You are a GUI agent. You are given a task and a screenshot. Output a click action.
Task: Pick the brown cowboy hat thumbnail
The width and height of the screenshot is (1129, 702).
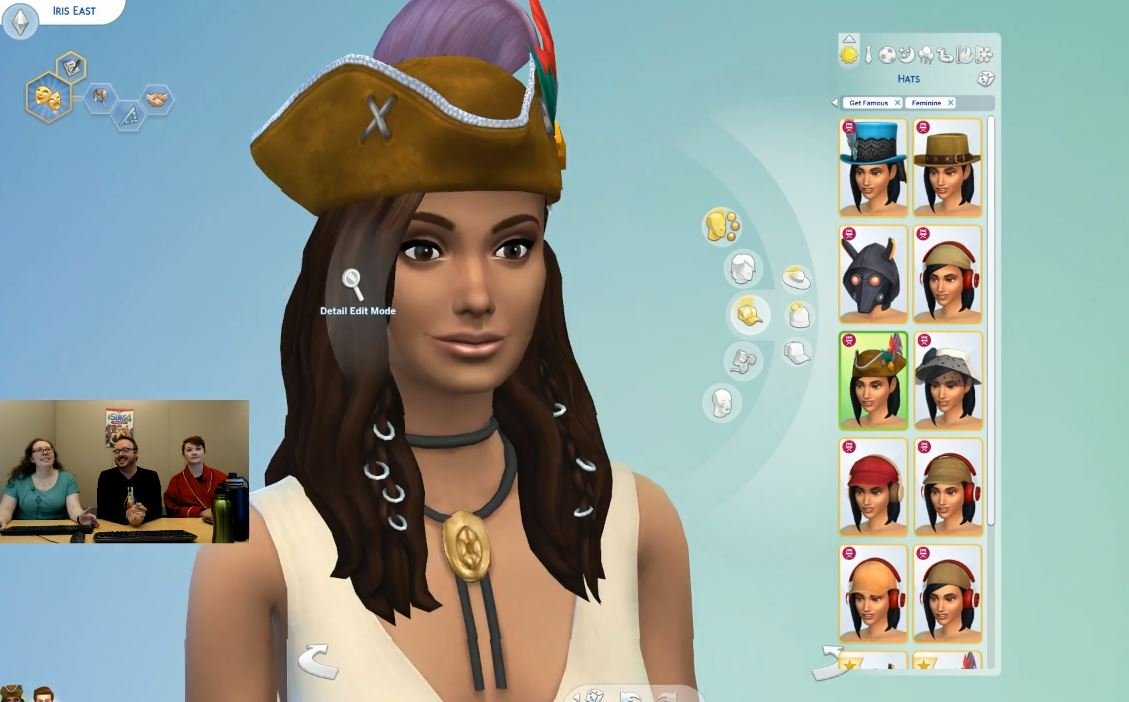pyautogui.click(x=948, y=167)
